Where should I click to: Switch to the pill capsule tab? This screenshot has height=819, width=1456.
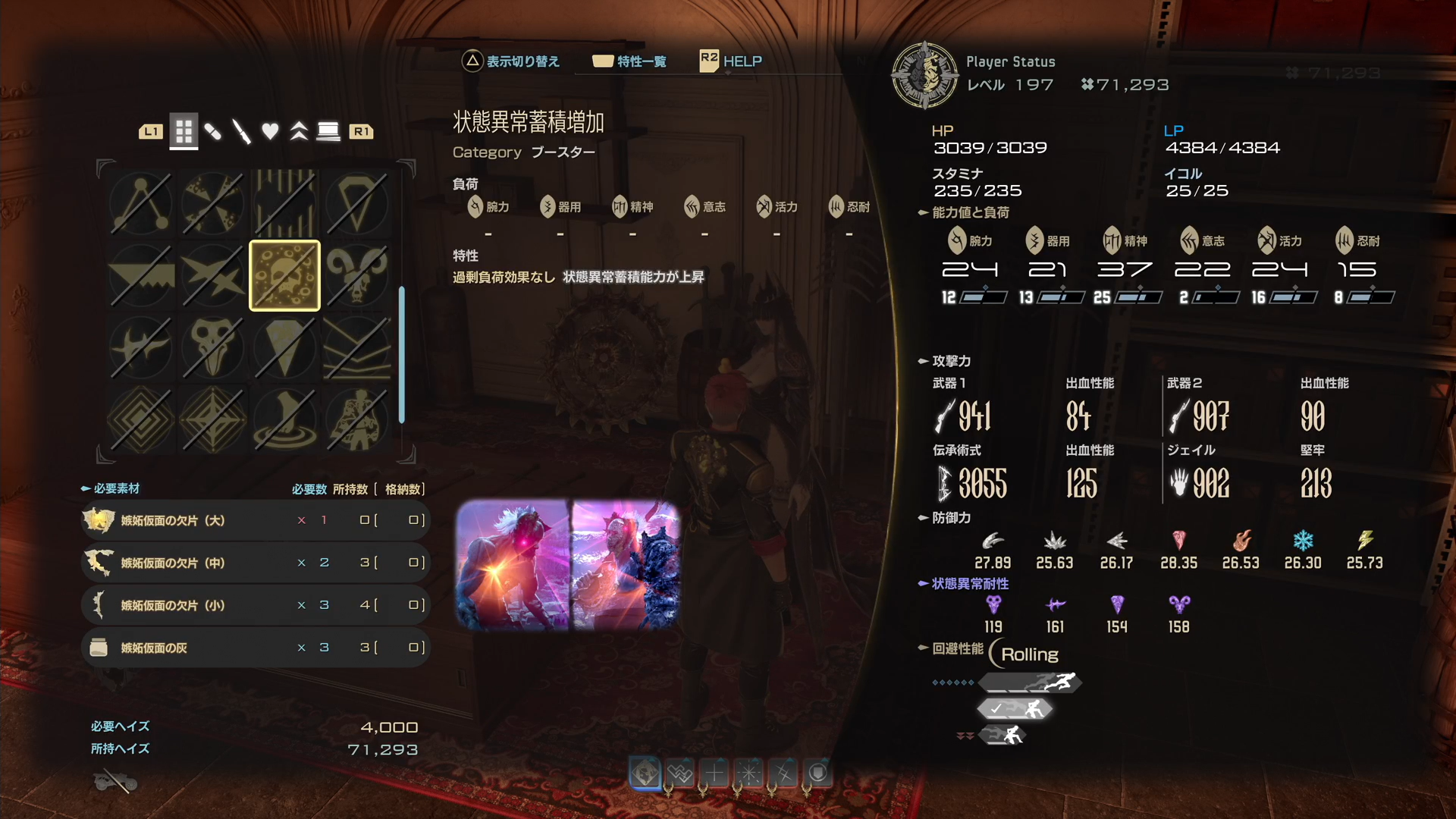coord(213,132)
